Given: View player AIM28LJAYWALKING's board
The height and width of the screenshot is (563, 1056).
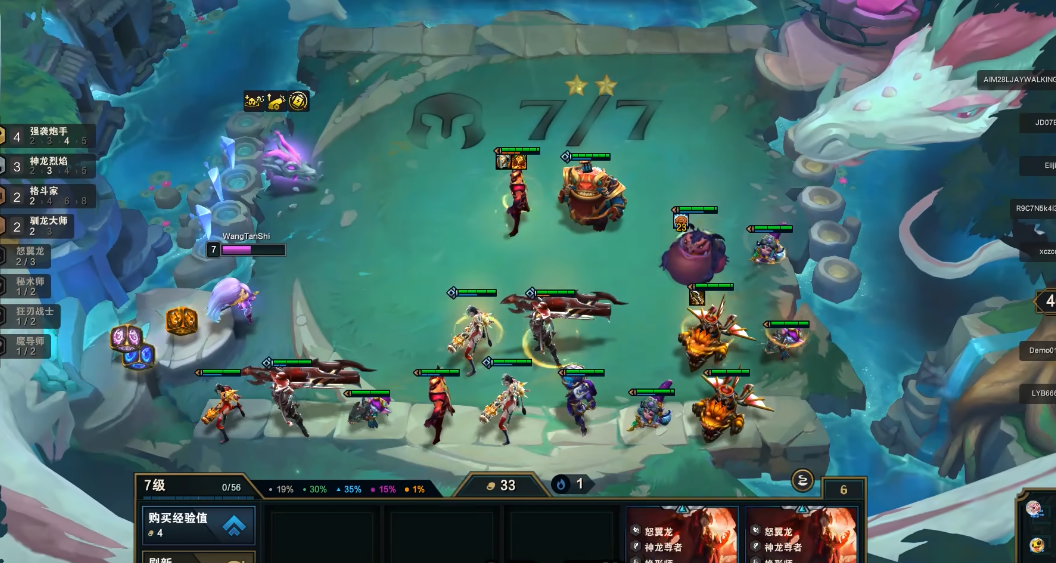Looking at the screenshot, I should (1018, 80).
